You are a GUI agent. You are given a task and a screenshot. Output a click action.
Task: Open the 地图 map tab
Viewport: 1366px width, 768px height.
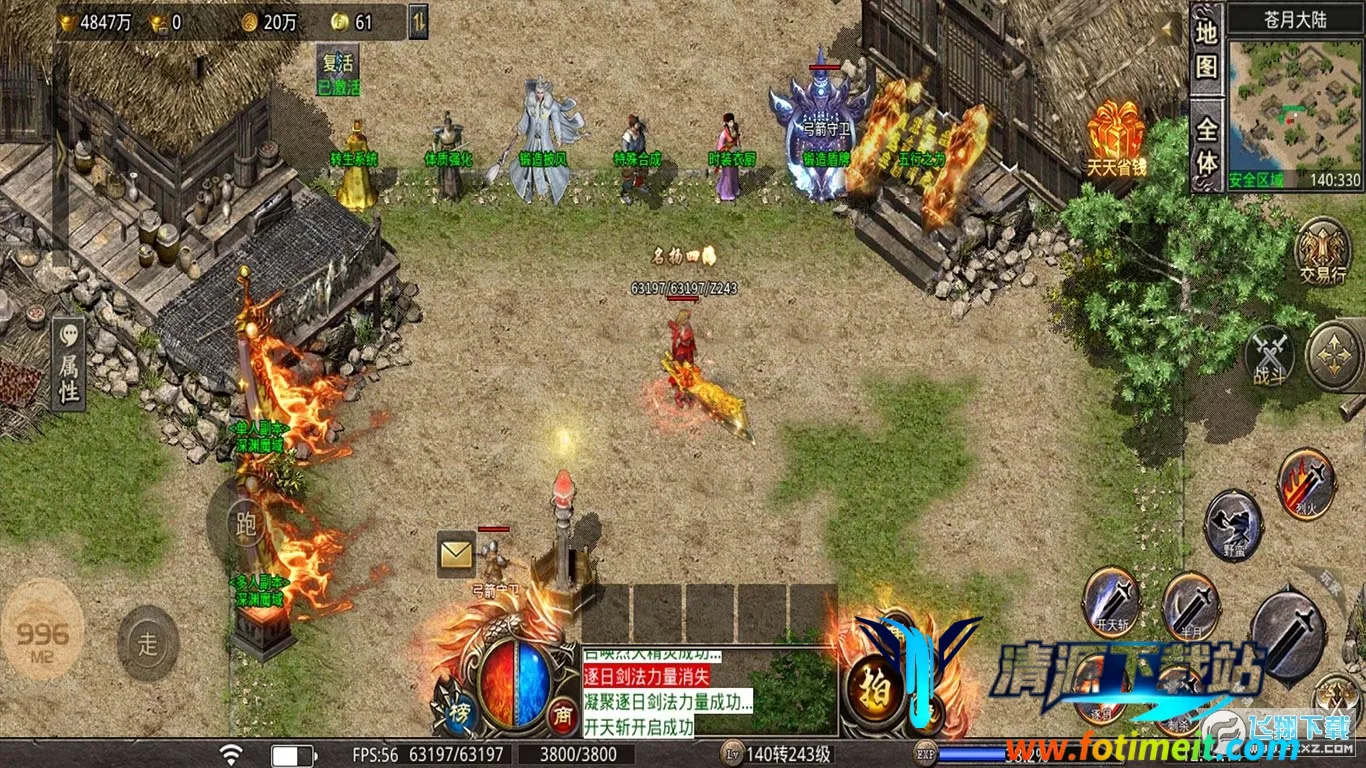pyautogui.click(x=1207, y=49)
